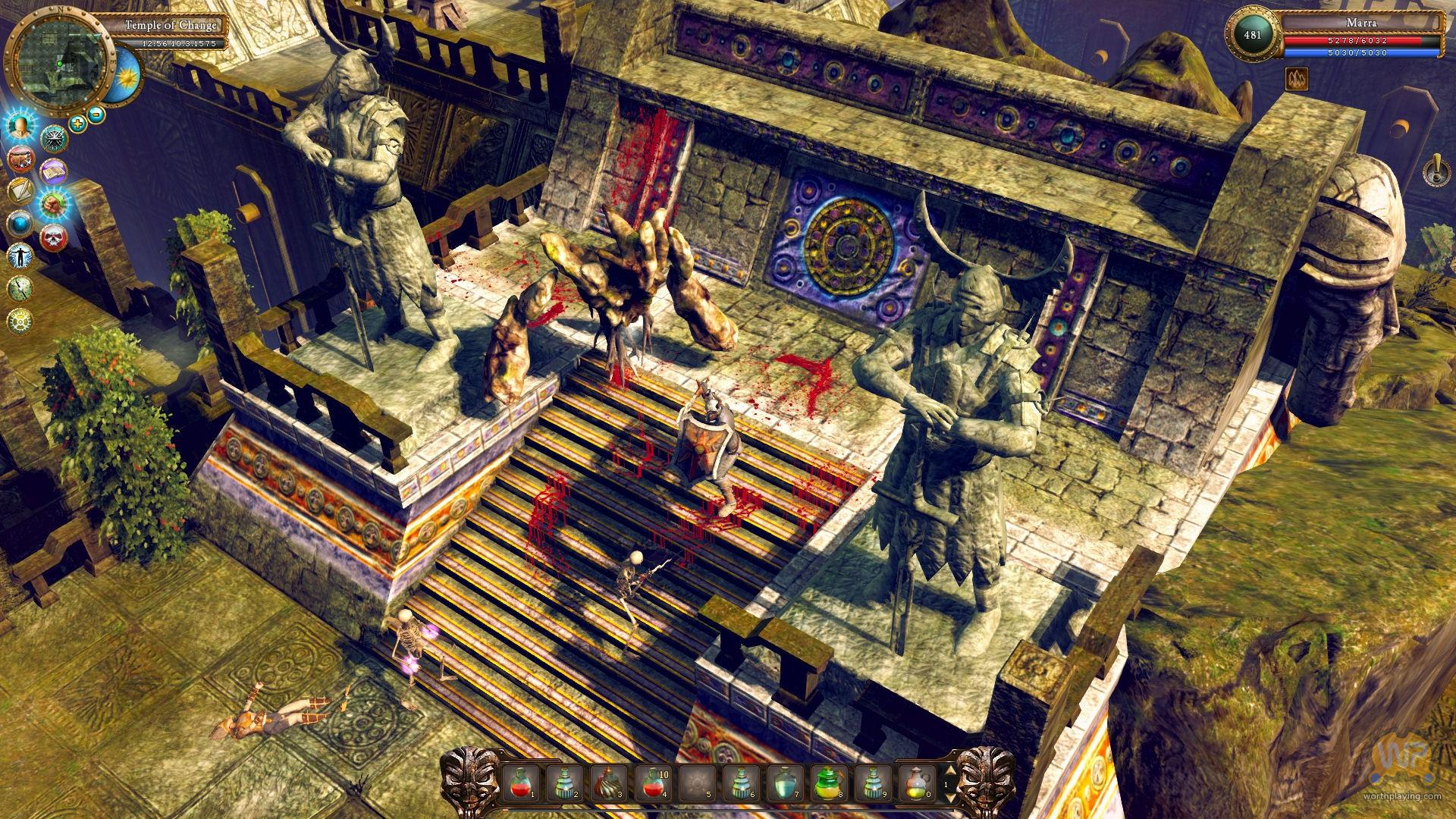Click the human silhouette icon

pos(20,256)
